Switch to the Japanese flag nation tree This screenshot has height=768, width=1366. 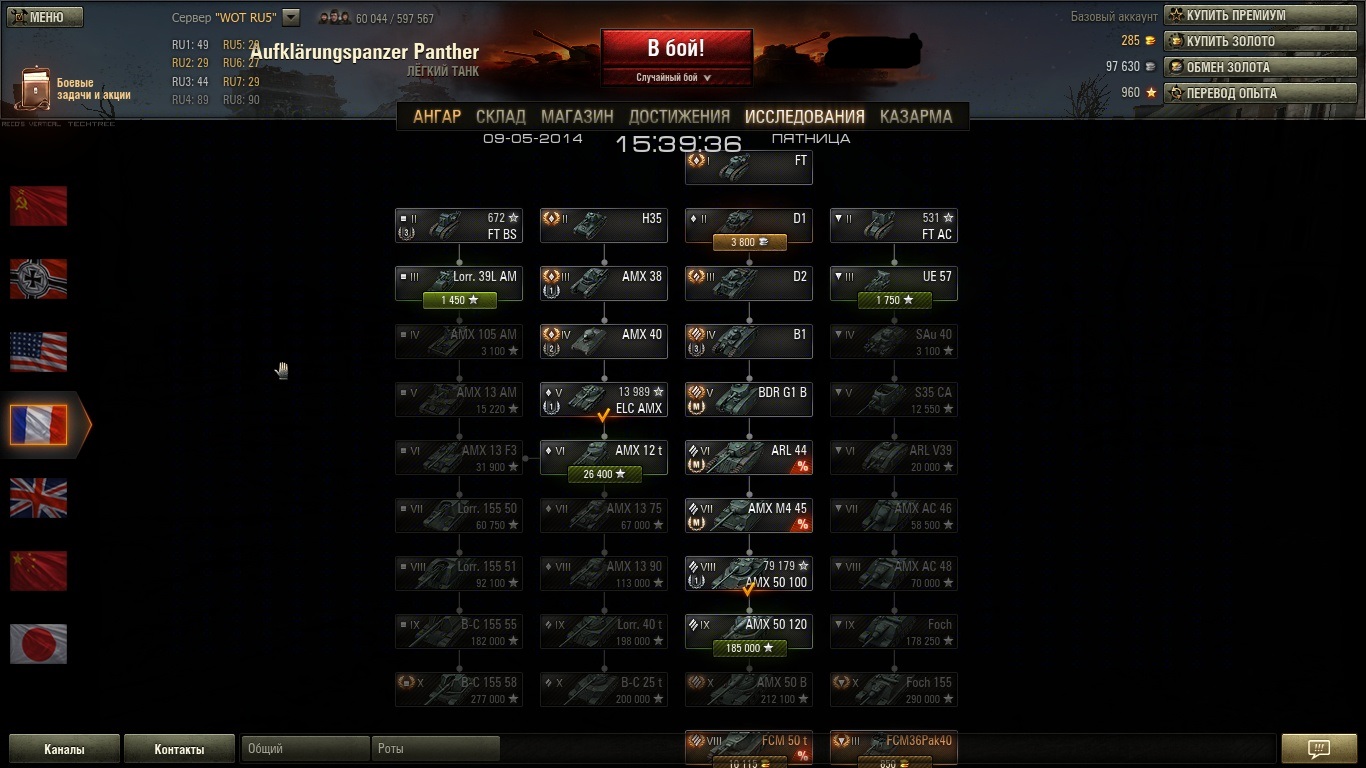pyautogui.click(x=38, y=644)
